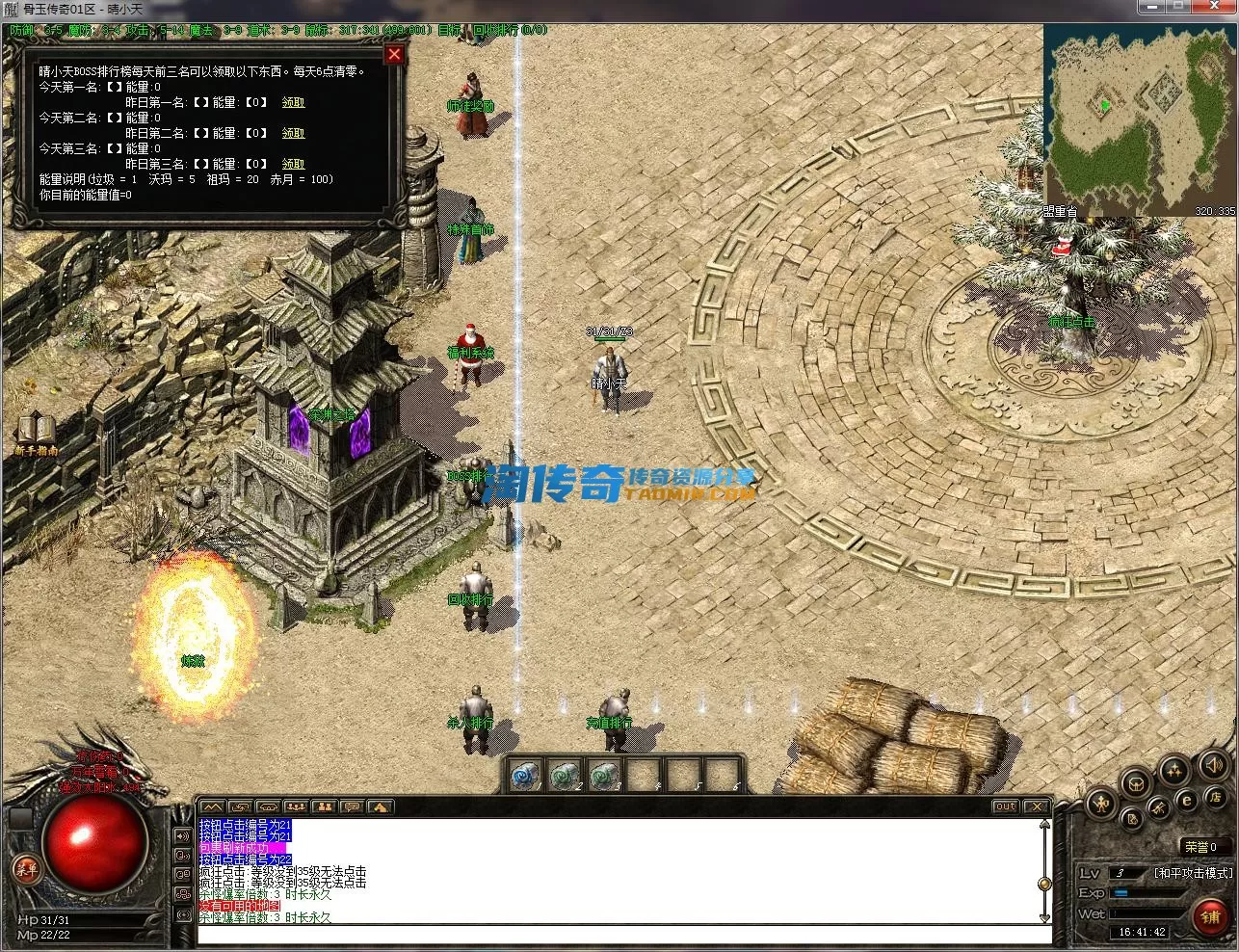Open the round 菜单 menu button
This screenshot has width=1239, height=952.
click(26, 869)
